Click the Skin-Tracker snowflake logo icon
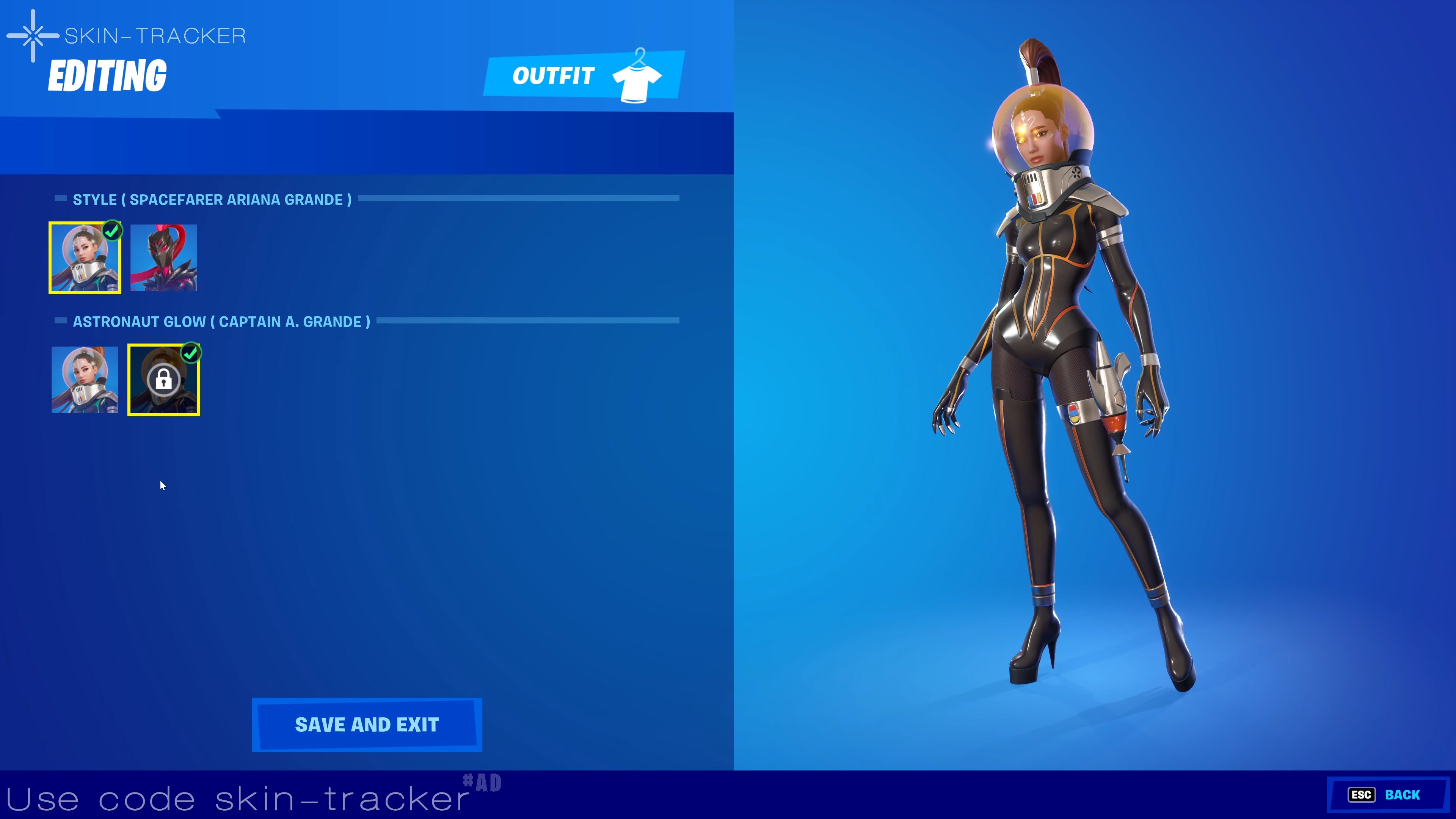This screenshot has height=819, width=1456. coord(32,35)
